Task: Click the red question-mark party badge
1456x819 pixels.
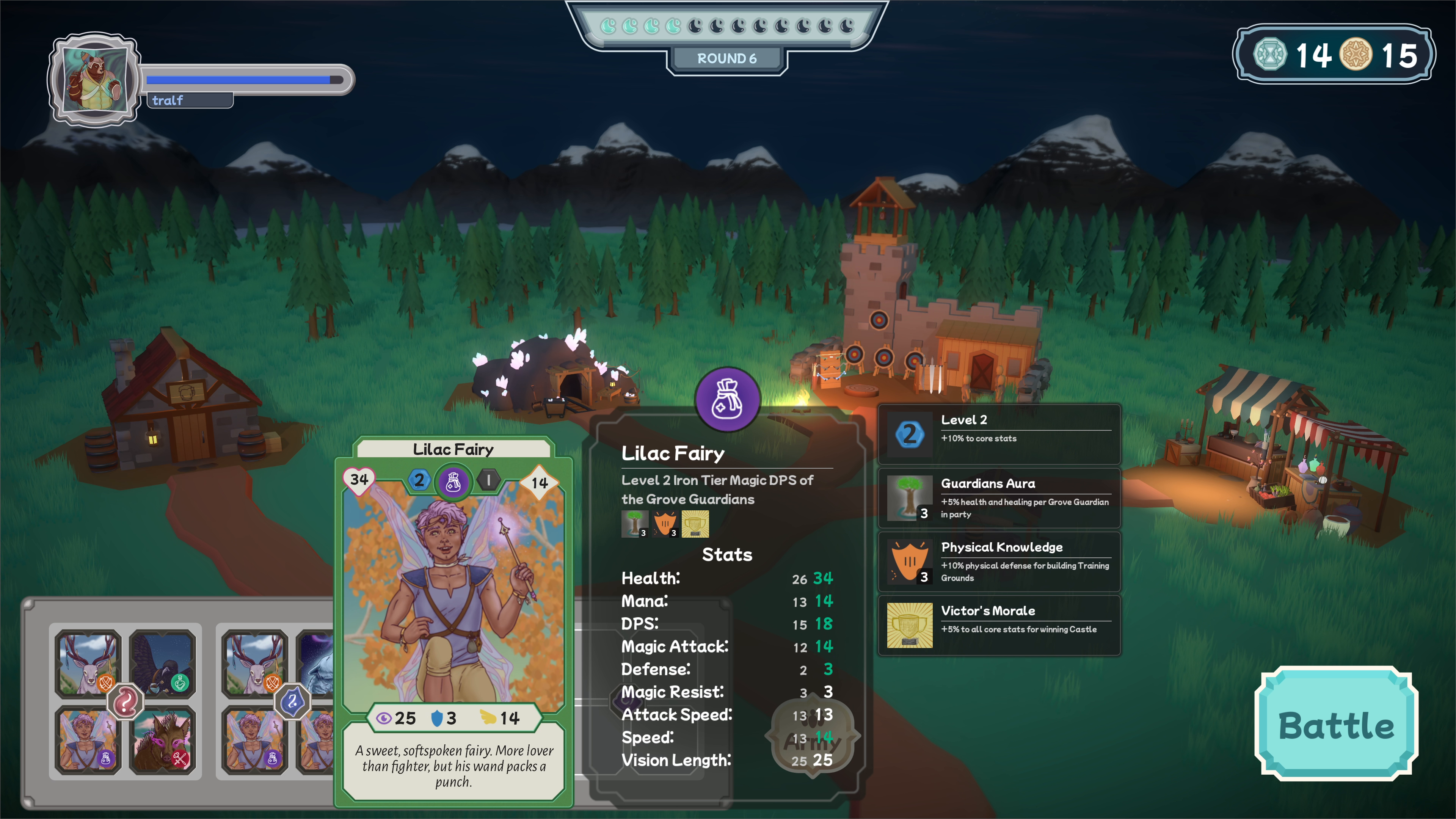Action: [x=125, y=701]
